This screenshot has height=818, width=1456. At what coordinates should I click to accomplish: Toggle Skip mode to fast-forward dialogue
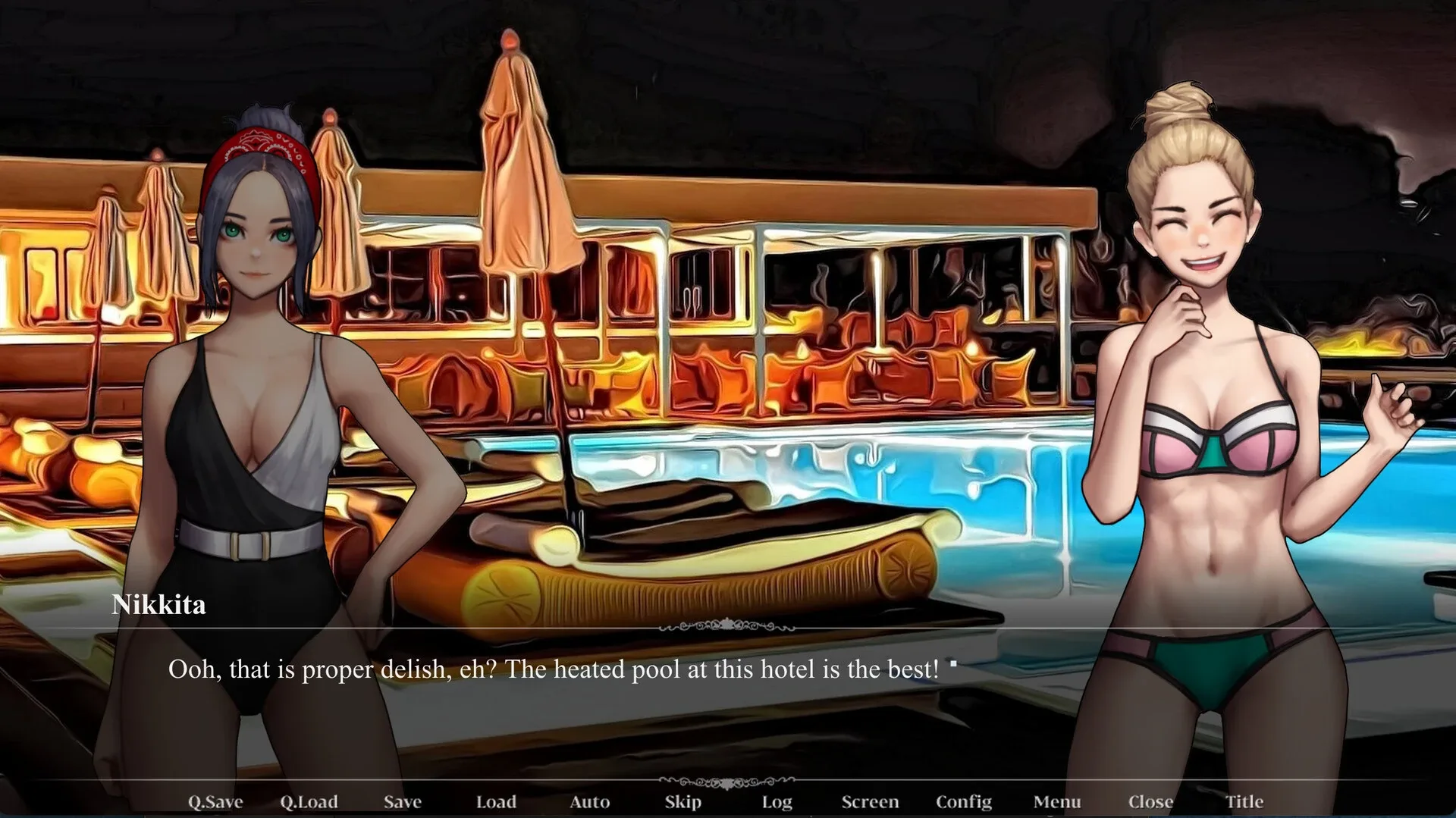pyautogui.click(x=682, y=801)
